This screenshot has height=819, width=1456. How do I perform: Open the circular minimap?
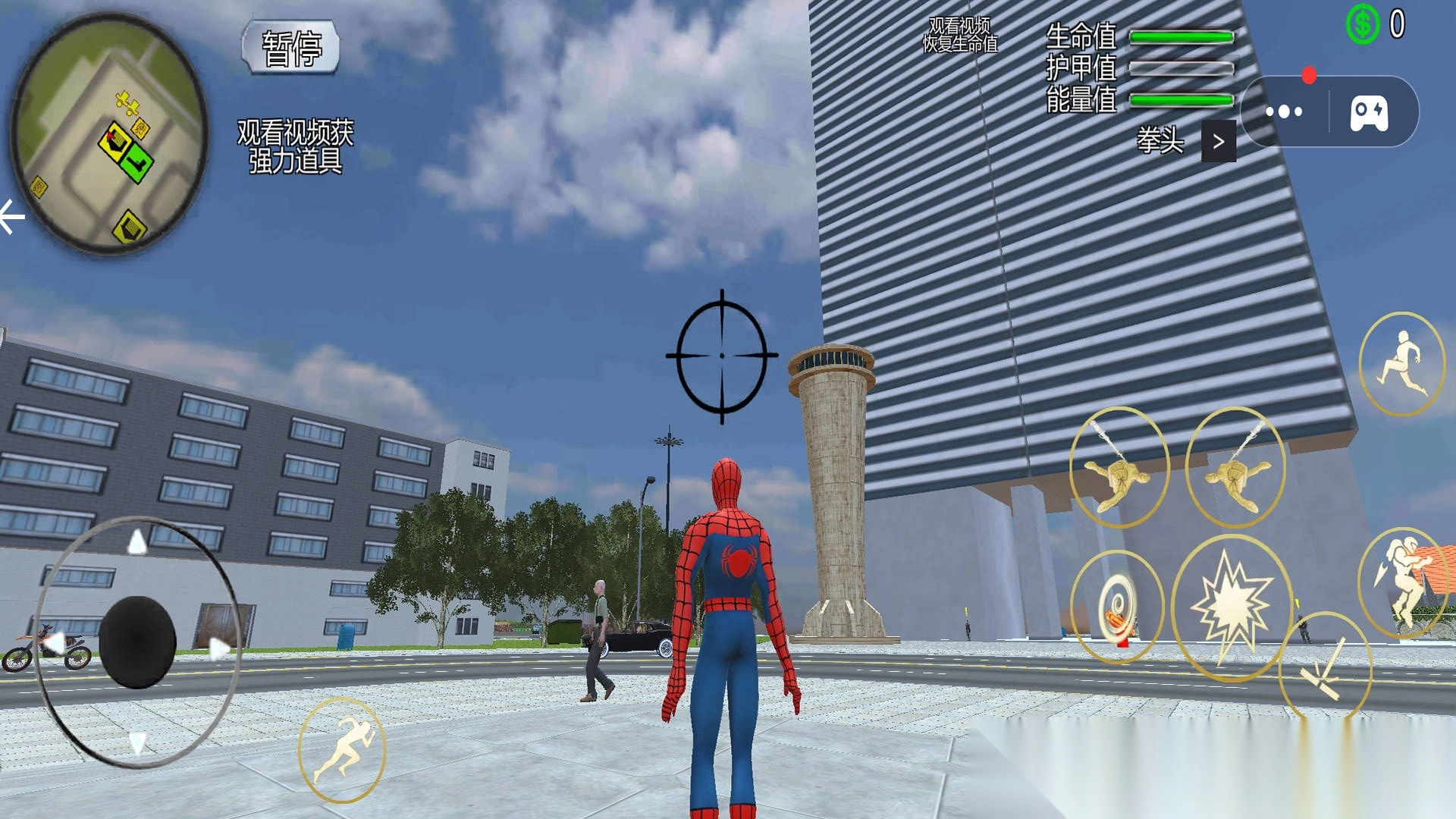(x=109, y=133)
